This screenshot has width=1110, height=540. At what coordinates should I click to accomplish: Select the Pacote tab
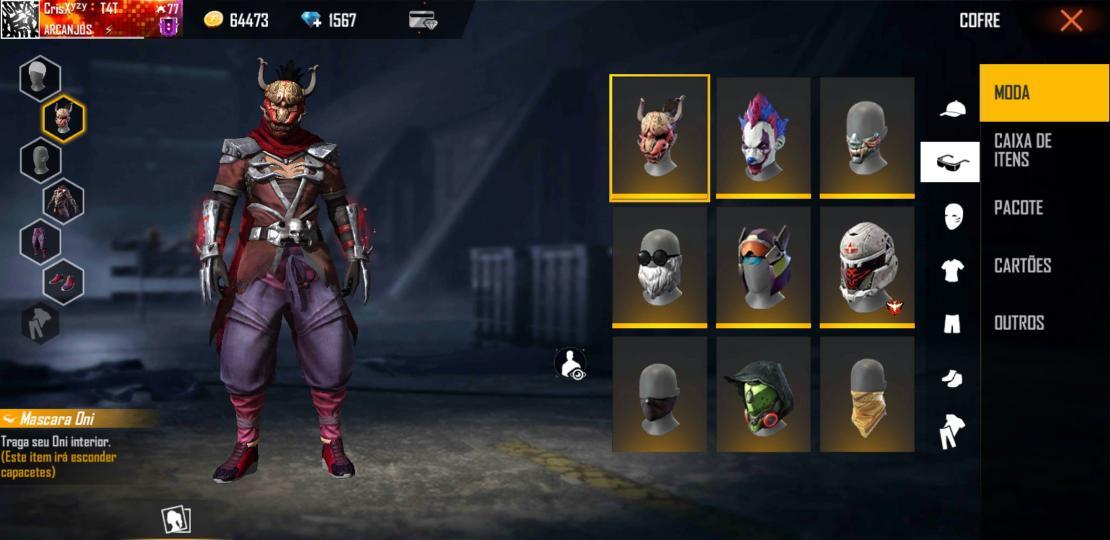coord(1044,208)
